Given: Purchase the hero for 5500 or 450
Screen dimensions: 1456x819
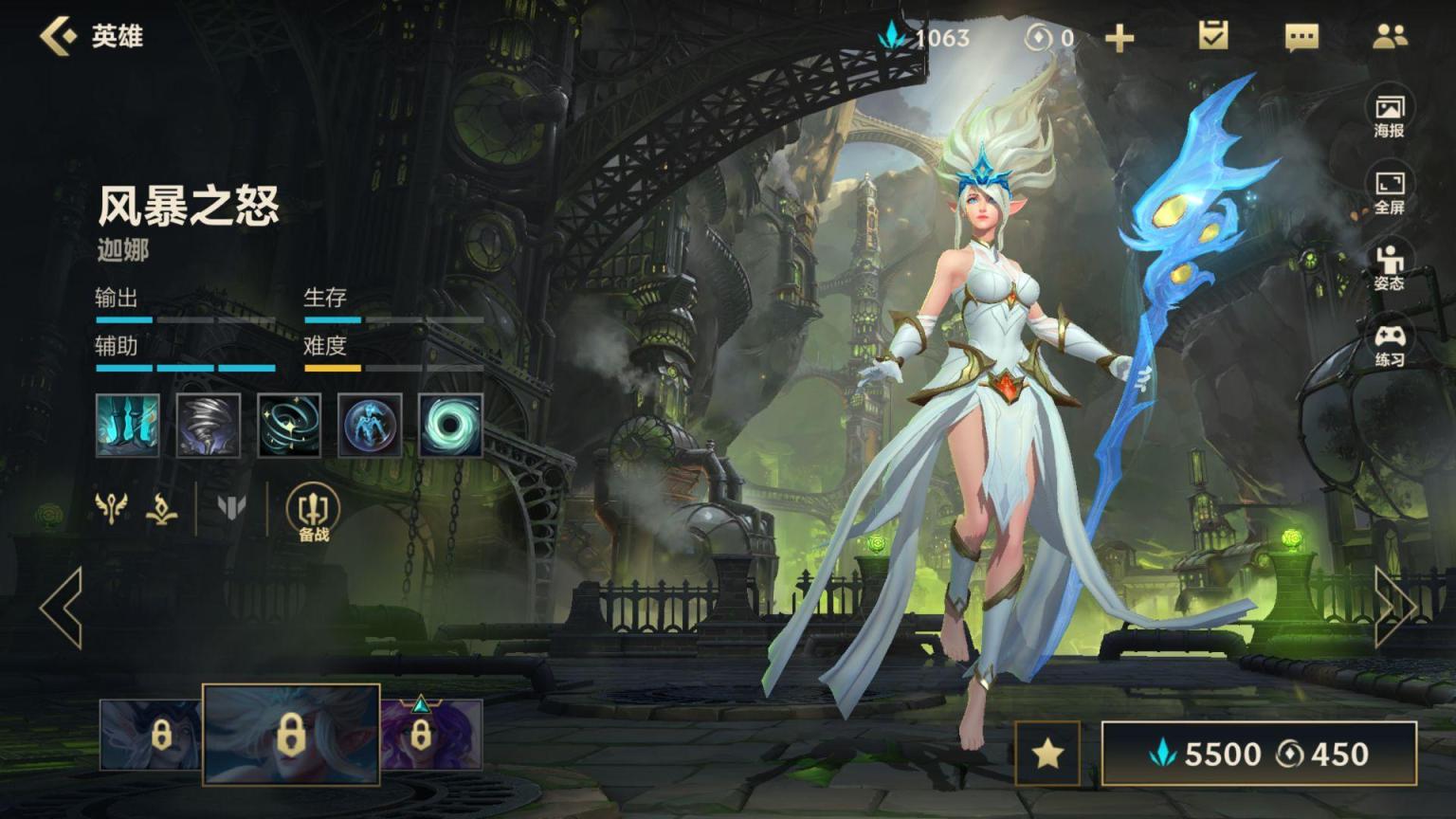Looking at the screenshot, I should (x=1259, y=754).
